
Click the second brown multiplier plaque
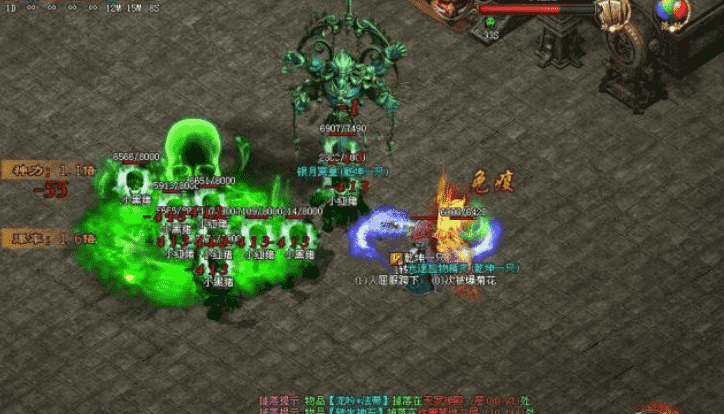tap(33, 237)
